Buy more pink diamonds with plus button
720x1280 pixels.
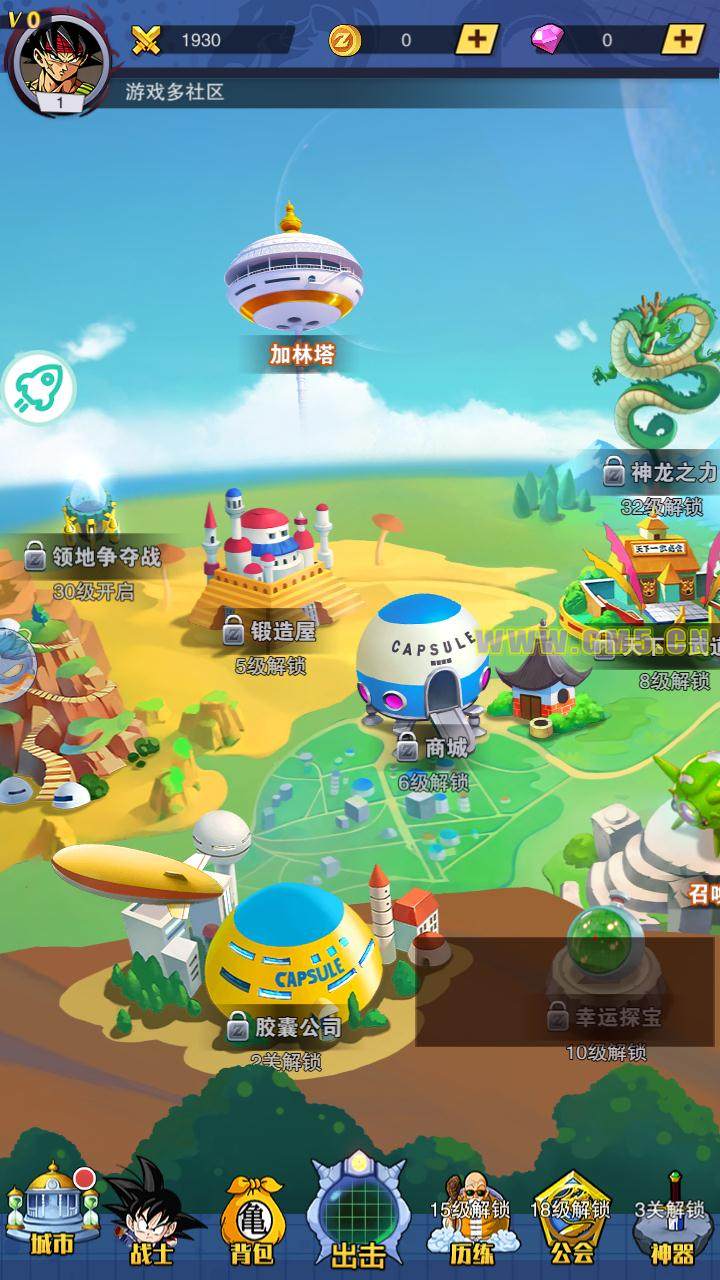point(682,39)
